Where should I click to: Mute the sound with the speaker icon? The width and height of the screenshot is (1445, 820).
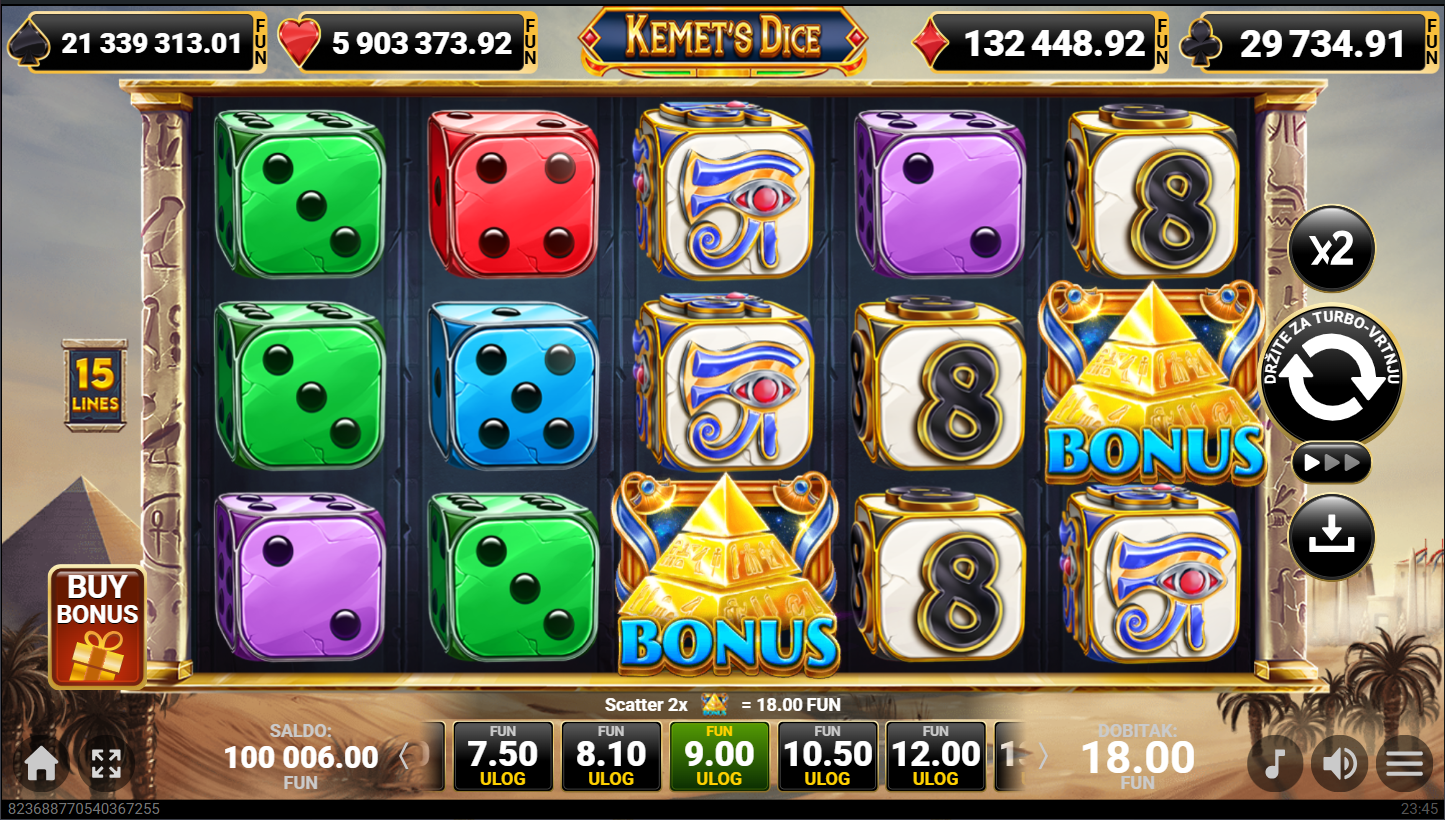click(1338, 764)
